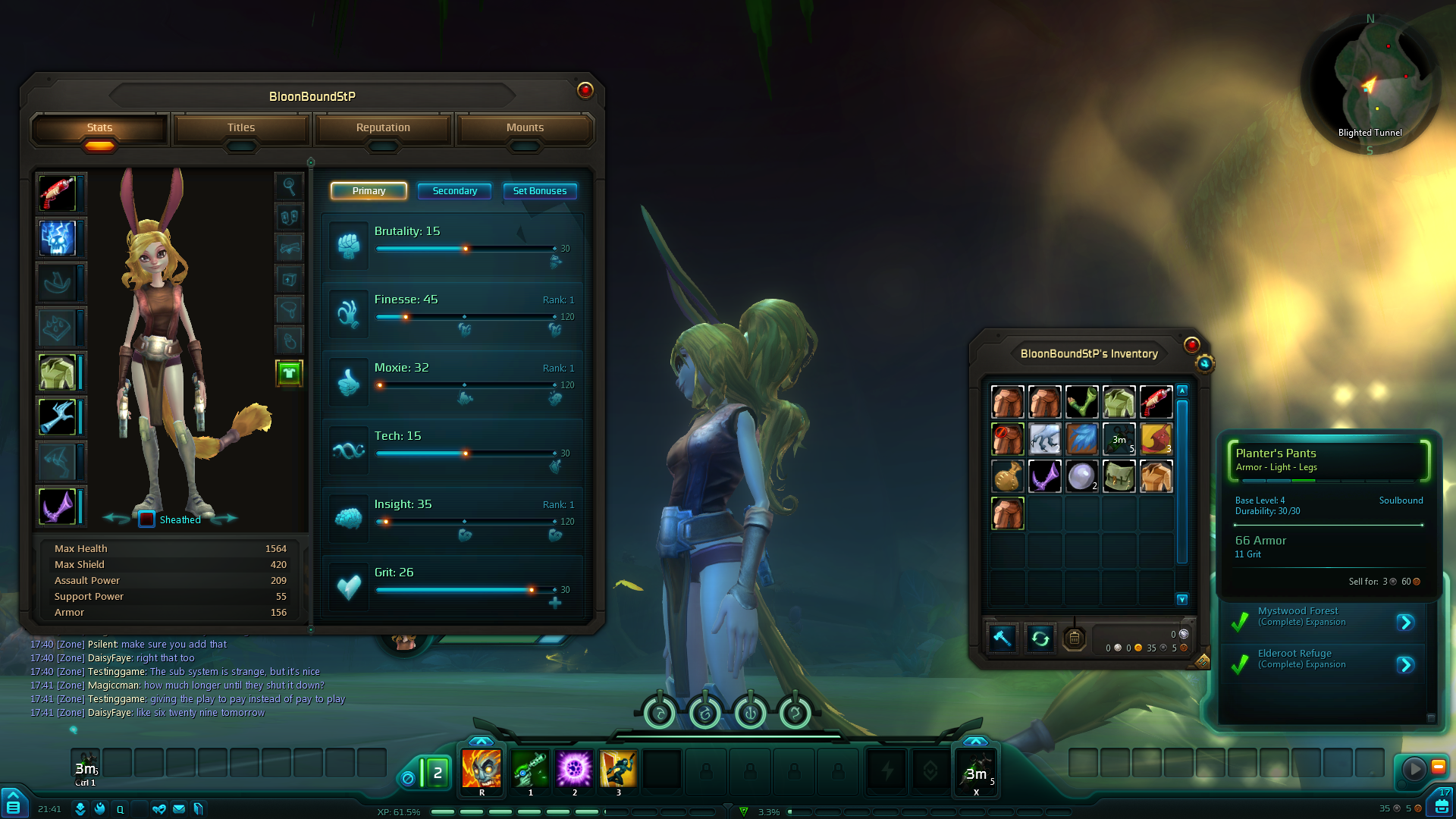Open the green shirt costume button
This screenshot has width=1456, height=819.
coord(289,372)
